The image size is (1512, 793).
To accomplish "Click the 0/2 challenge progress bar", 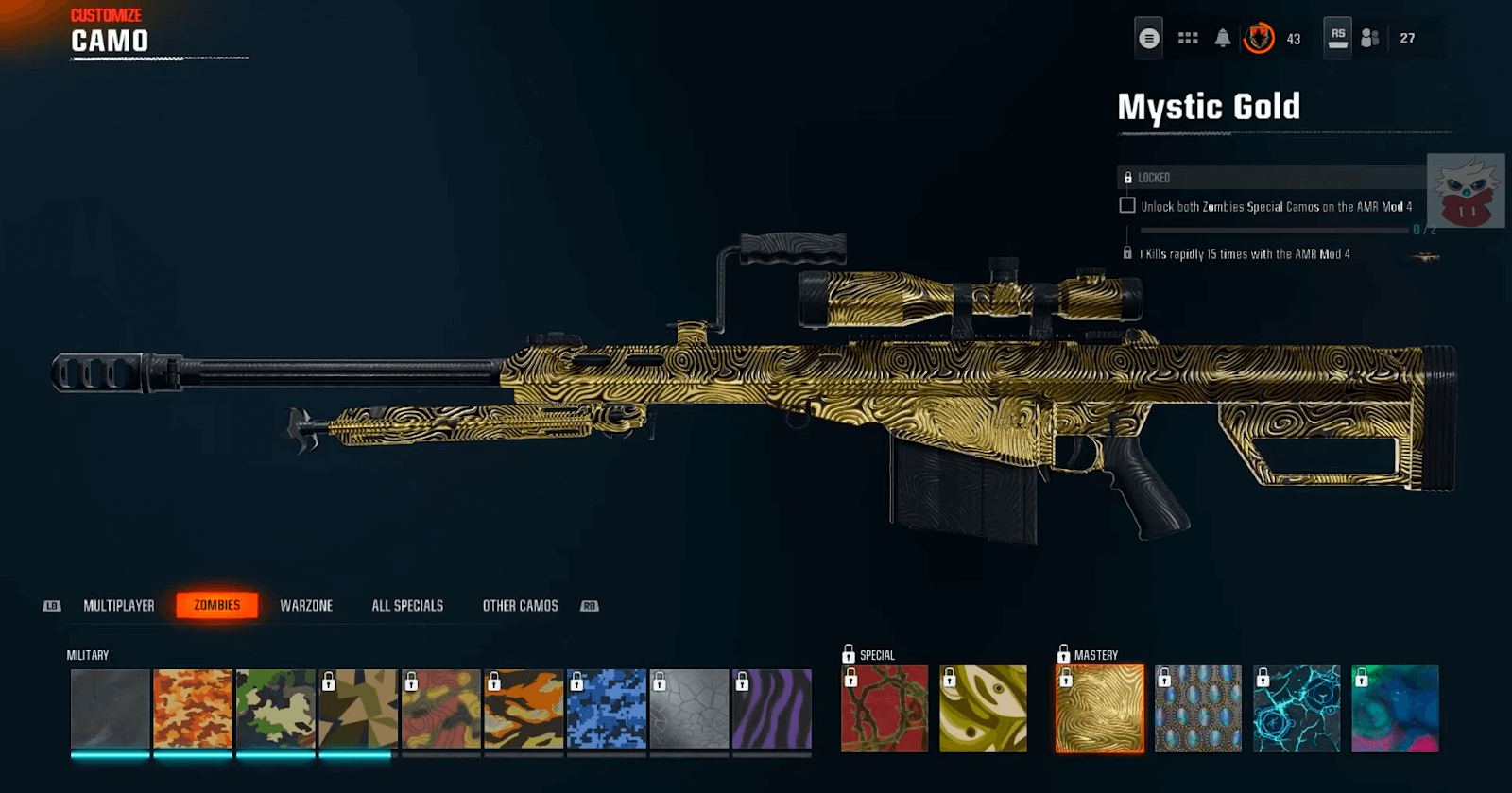I will pos(1276,230).
